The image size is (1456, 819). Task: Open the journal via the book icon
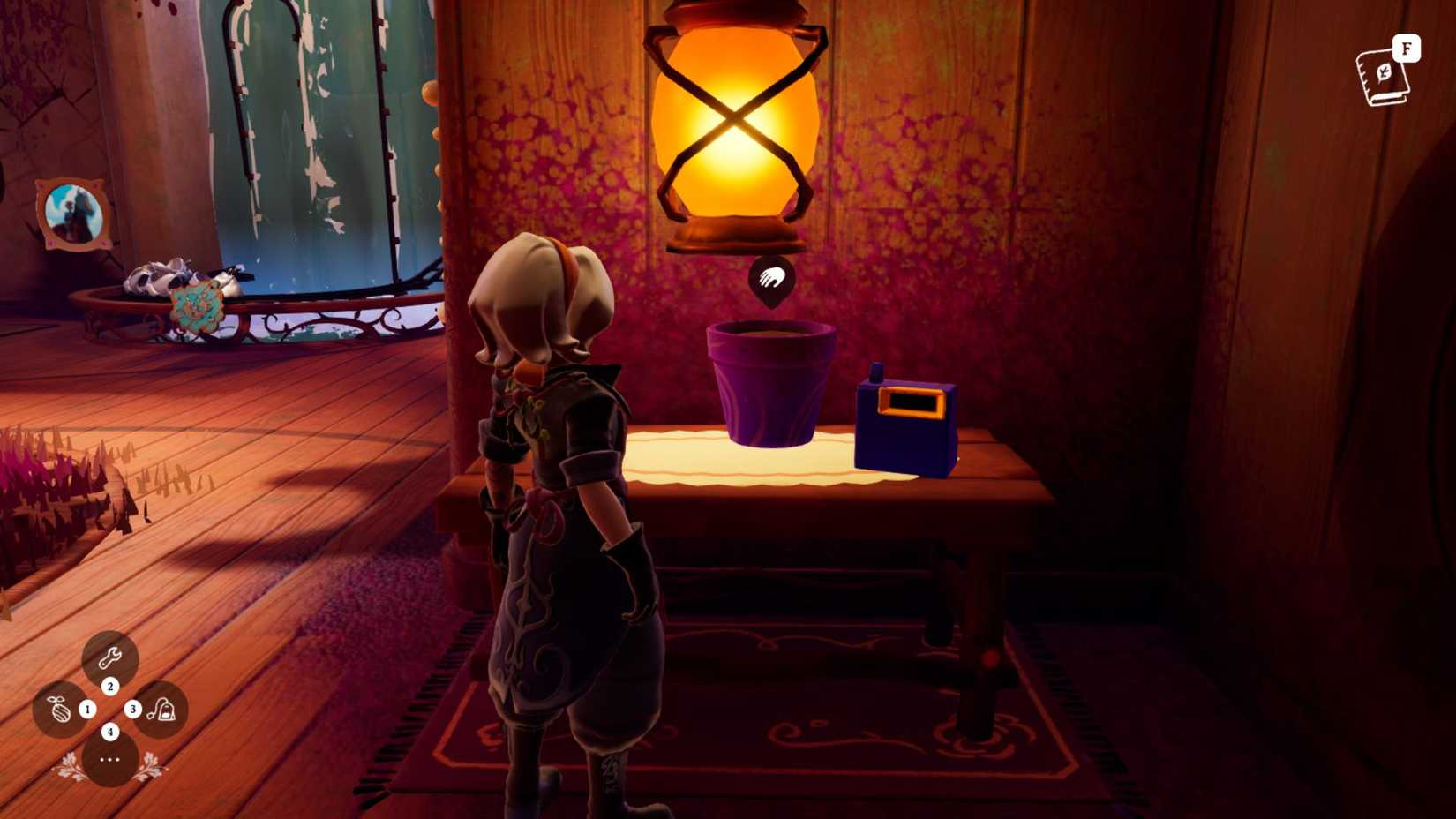(x=1381, y=79)
